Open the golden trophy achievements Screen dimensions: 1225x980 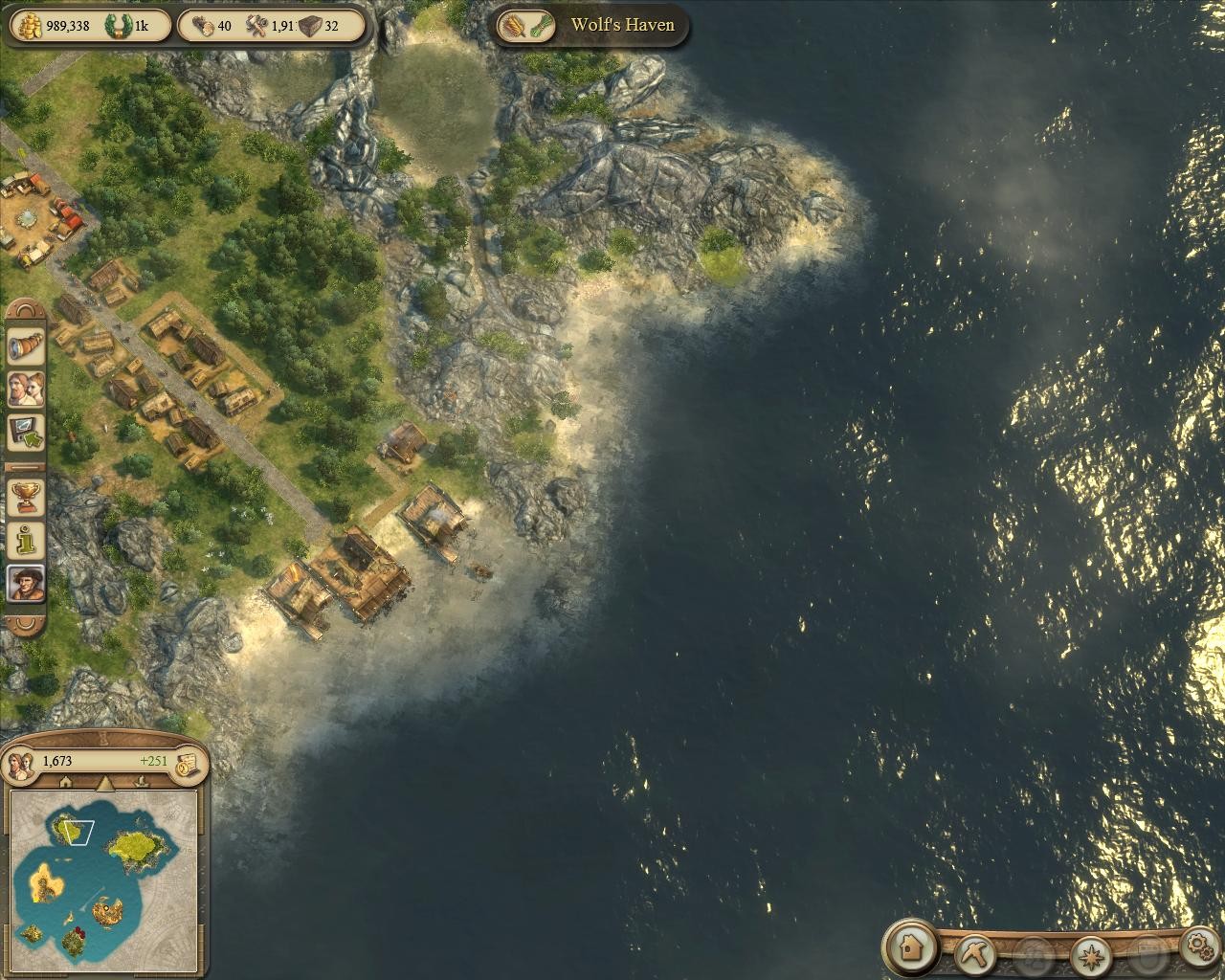coord(25,497)
